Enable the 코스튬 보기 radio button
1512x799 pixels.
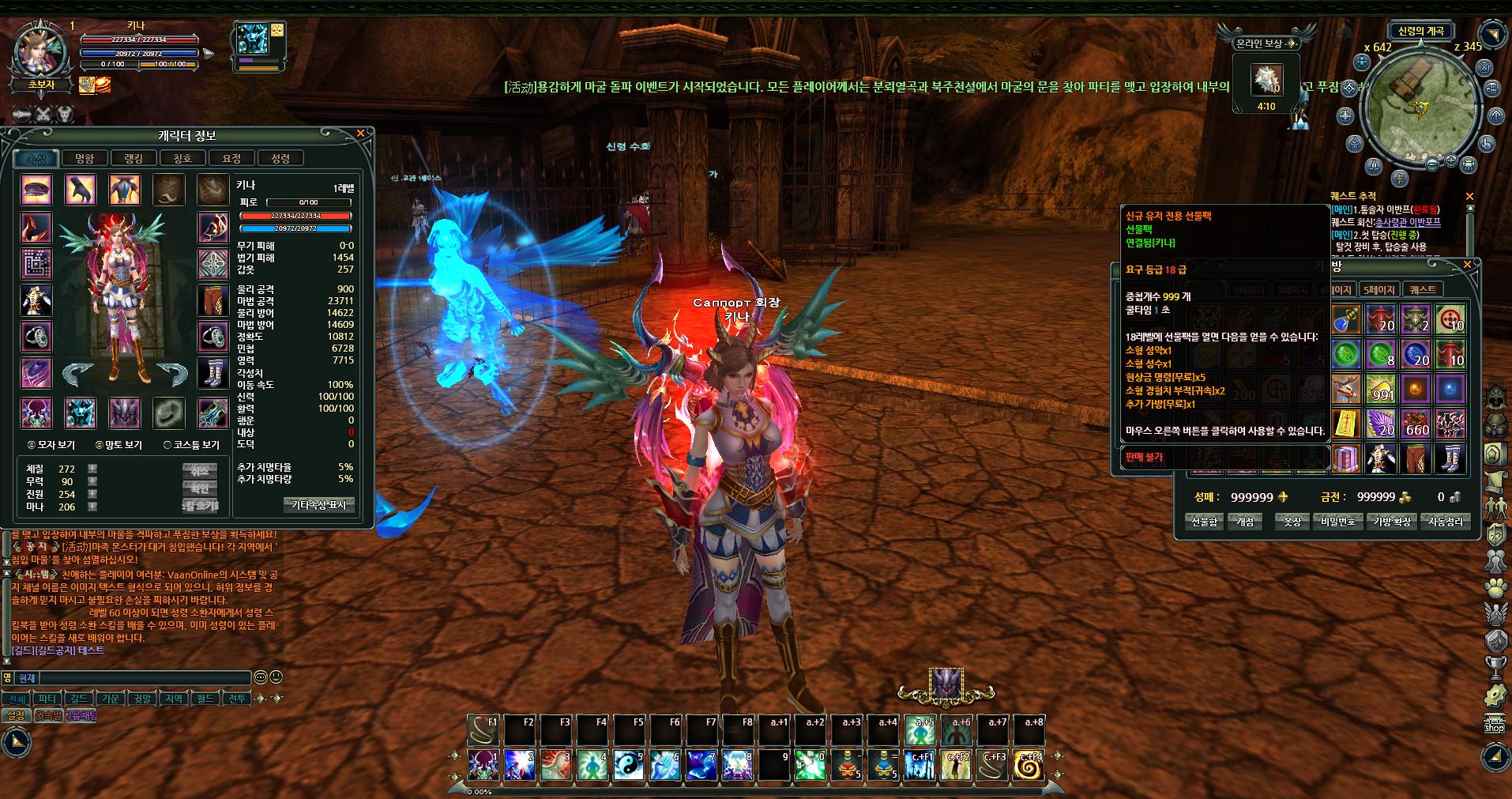coord(167,446)
